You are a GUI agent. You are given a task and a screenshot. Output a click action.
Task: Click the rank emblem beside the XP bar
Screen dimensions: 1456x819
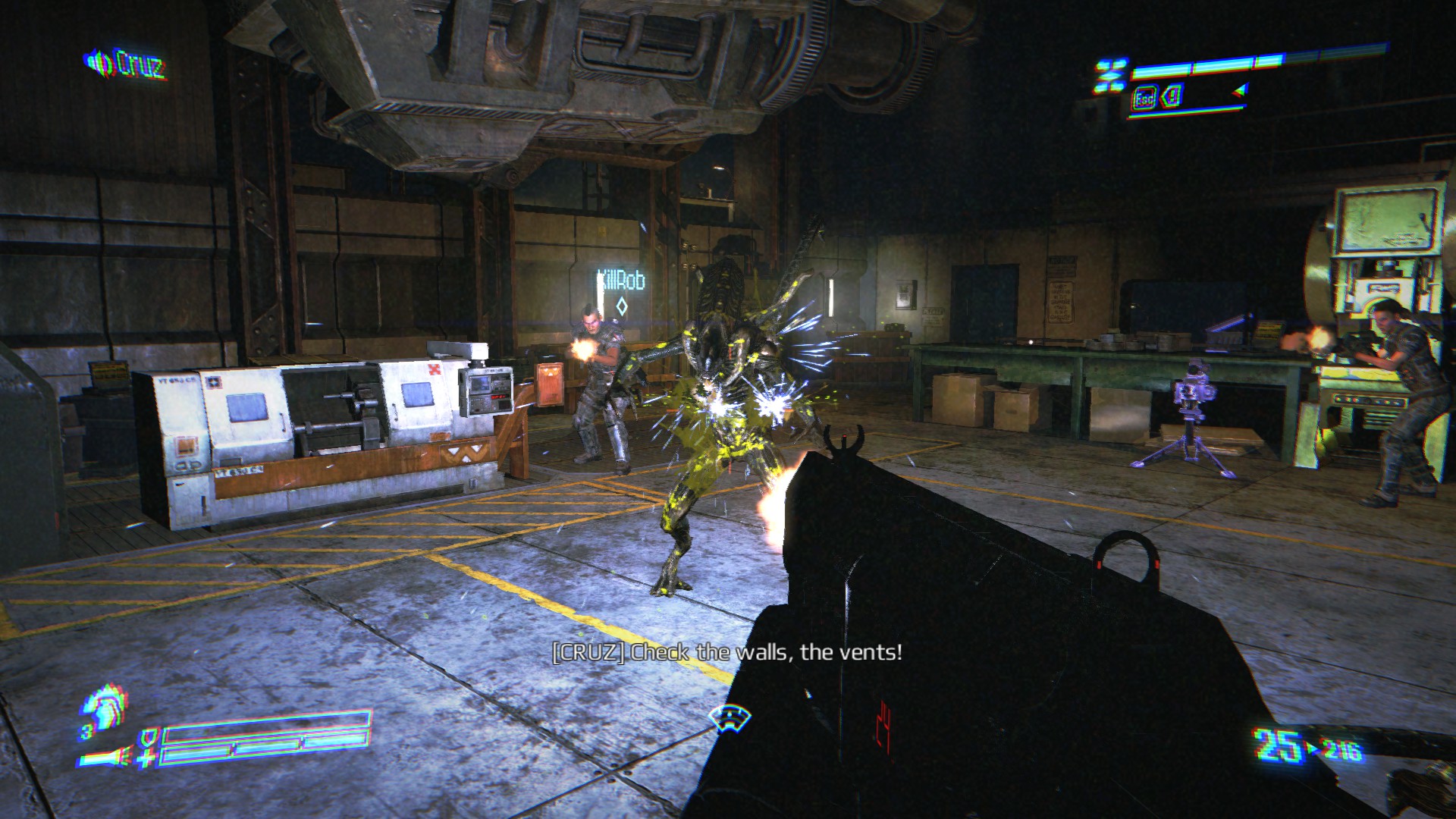(1111, 77)
